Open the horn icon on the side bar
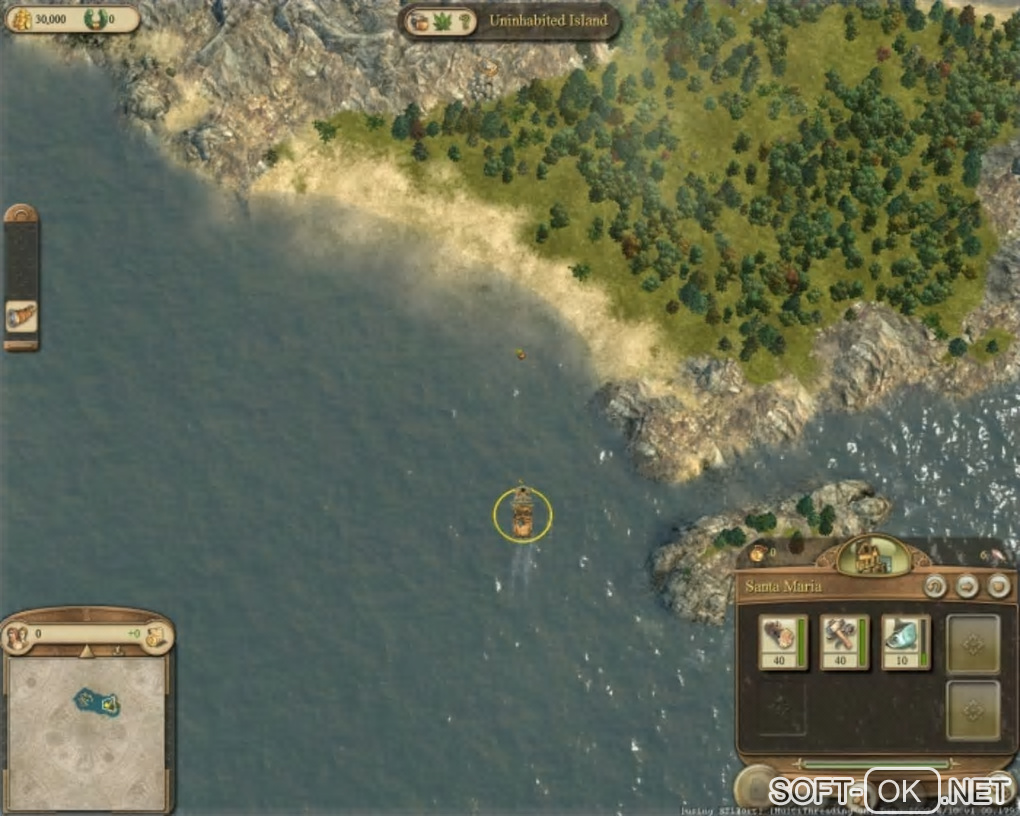1020x816 pixels. 21,316
